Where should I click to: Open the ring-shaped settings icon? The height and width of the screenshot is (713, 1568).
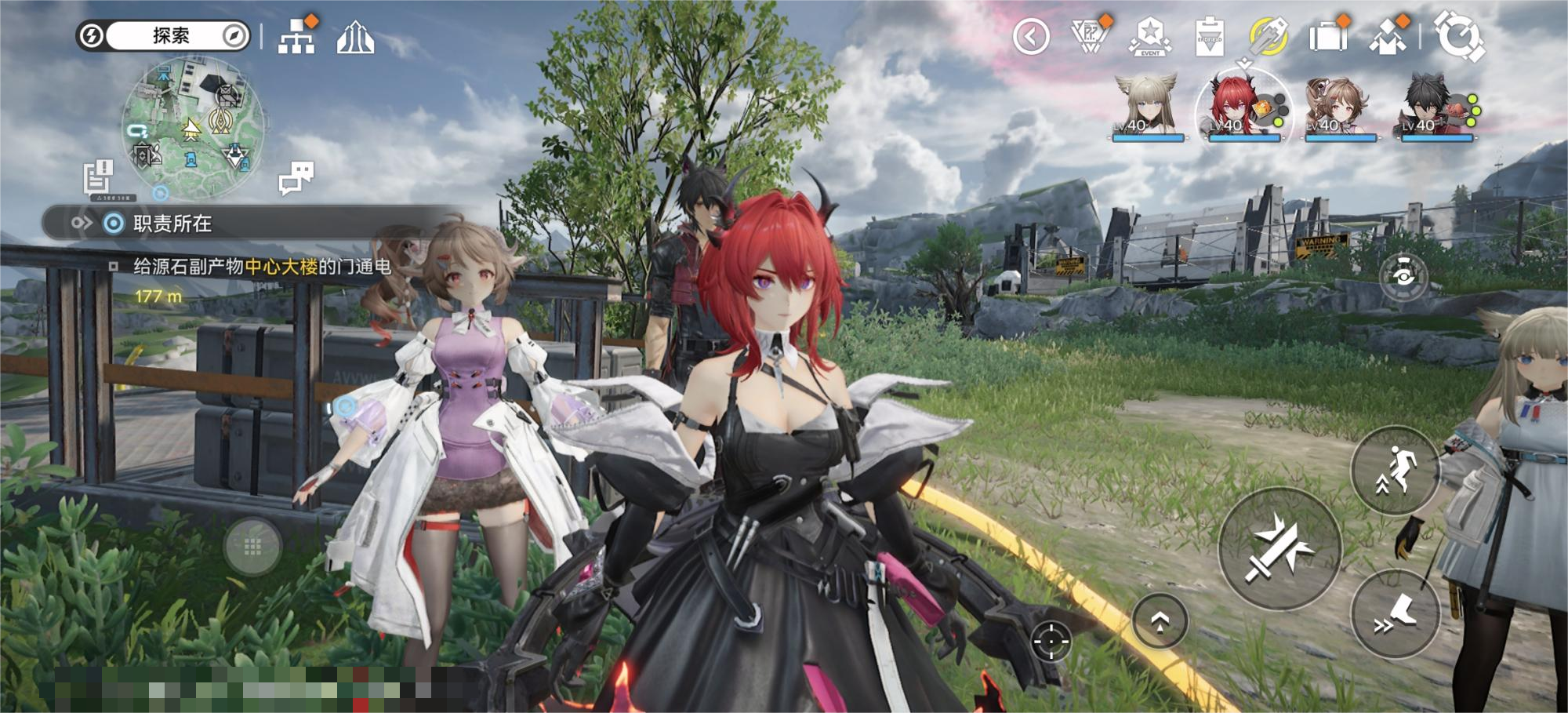[1458, 36]
